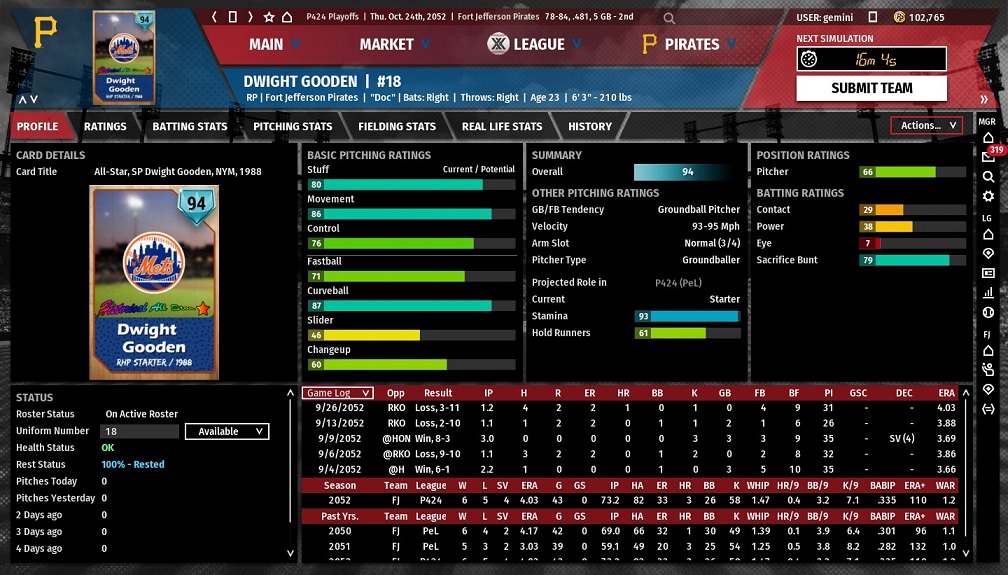Switch to the BATTING STATS tab
This screenshot has width=1008, height=575.
coord(189,127)
